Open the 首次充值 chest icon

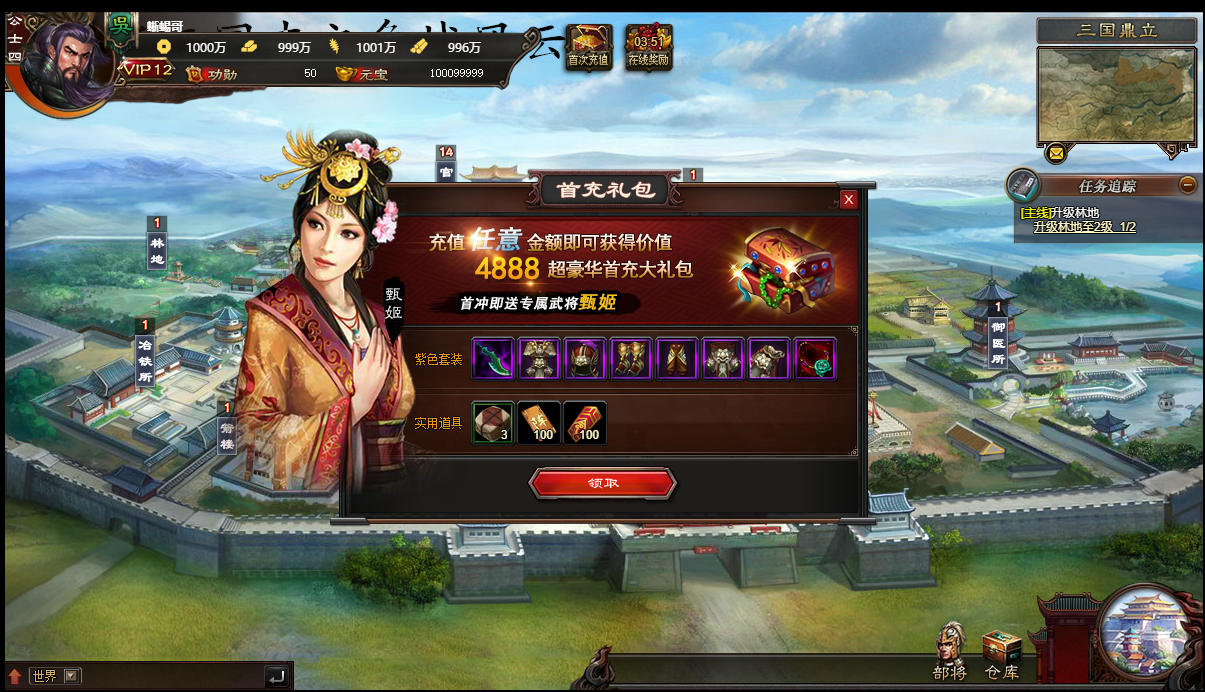[588, 46]
